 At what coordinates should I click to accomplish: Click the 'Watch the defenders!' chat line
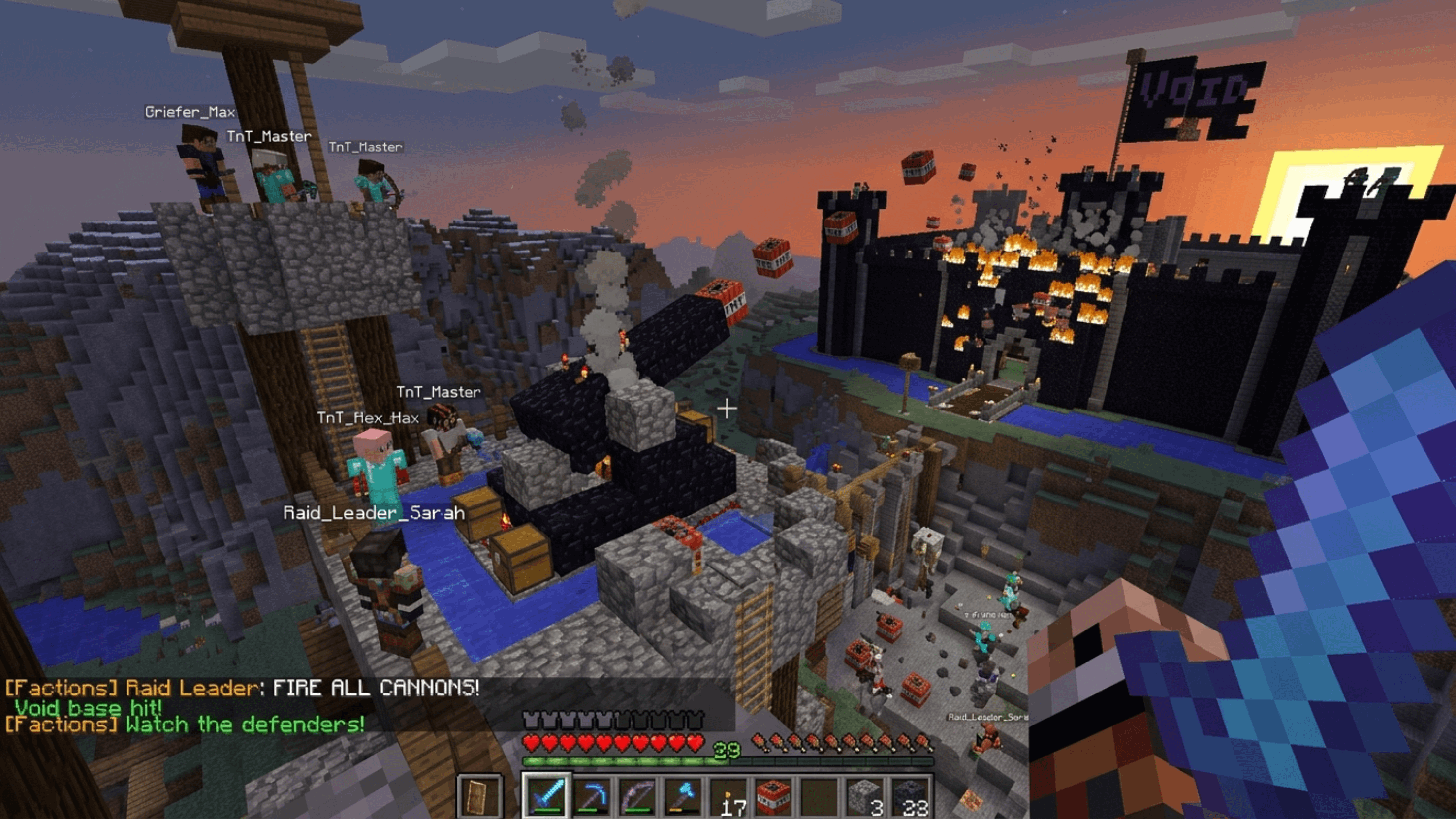tap(245, 724)
